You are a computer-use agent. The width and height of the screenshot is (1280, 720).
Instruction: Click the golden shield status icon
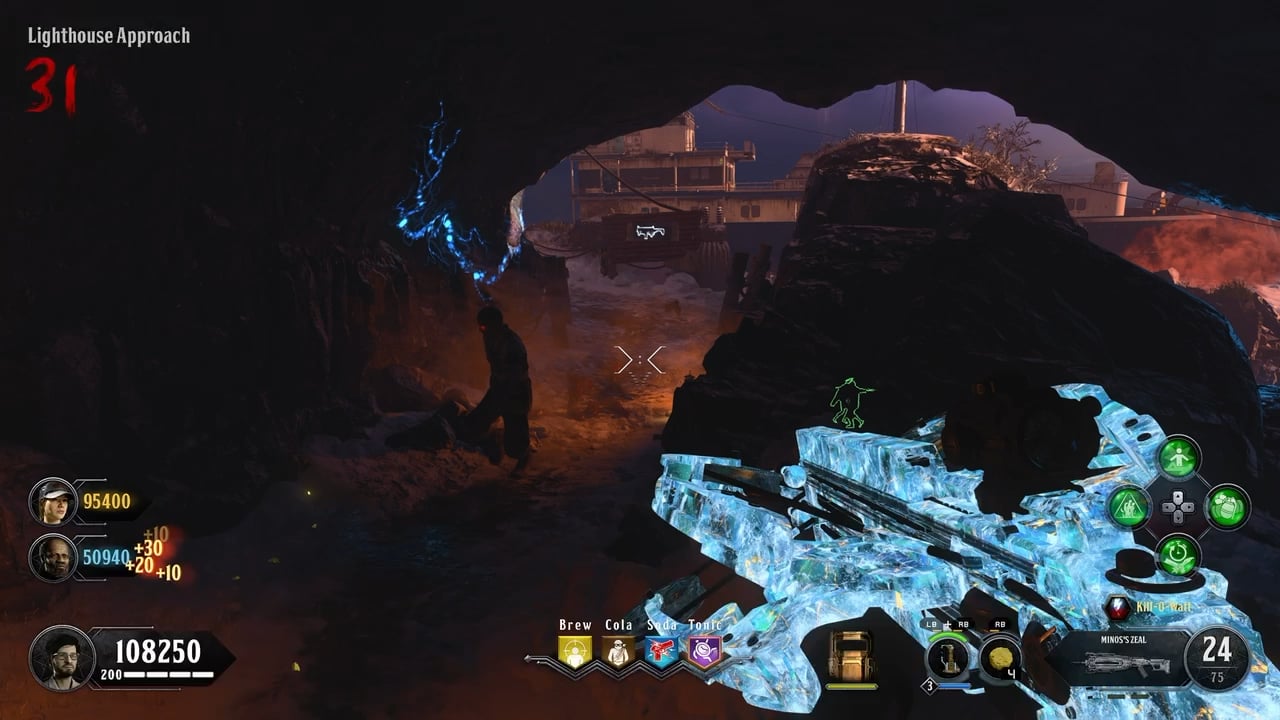coord(852,657)
